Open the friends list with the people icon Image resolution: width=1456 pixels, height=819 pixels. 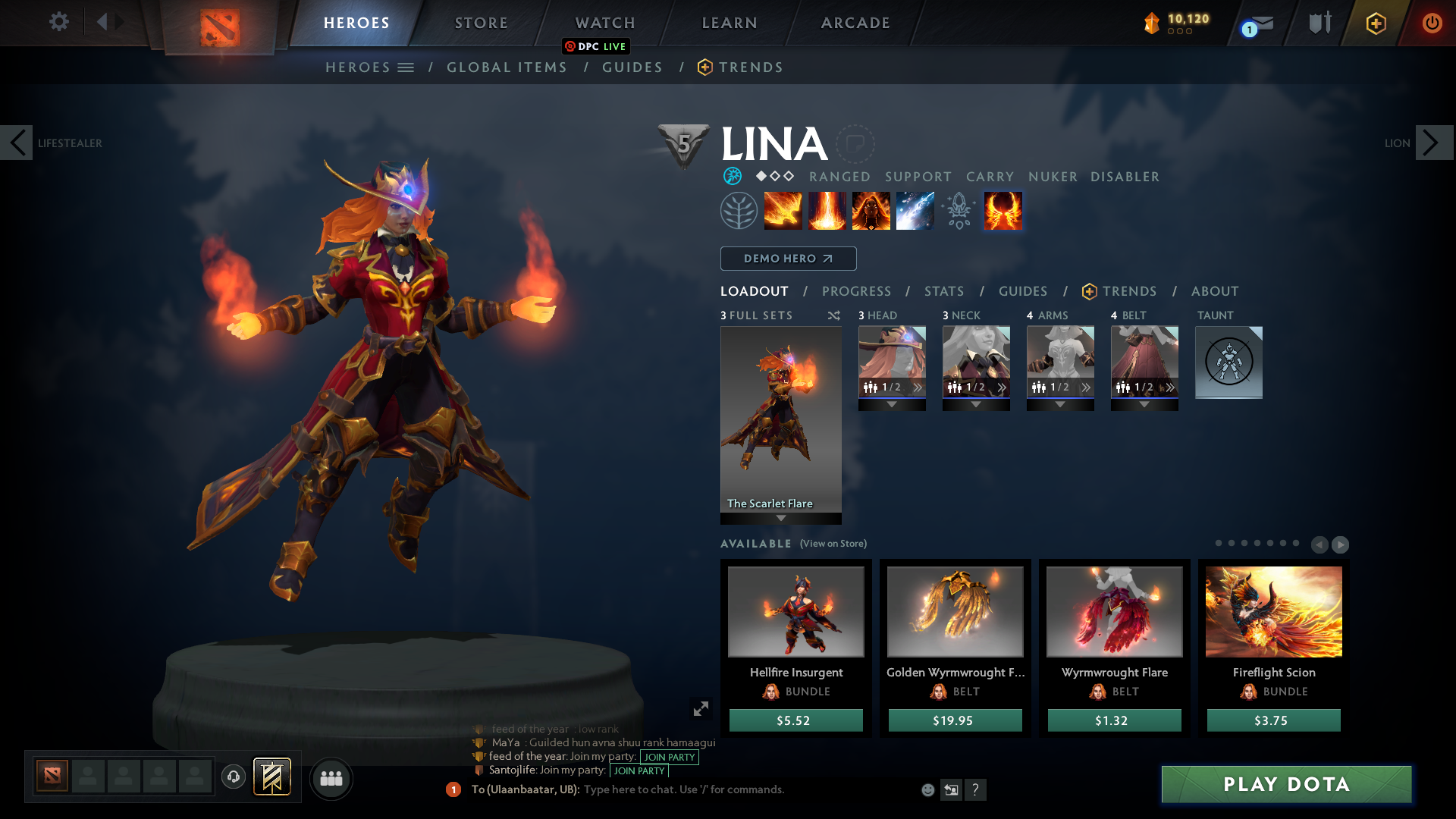click(x=331, y=778)
